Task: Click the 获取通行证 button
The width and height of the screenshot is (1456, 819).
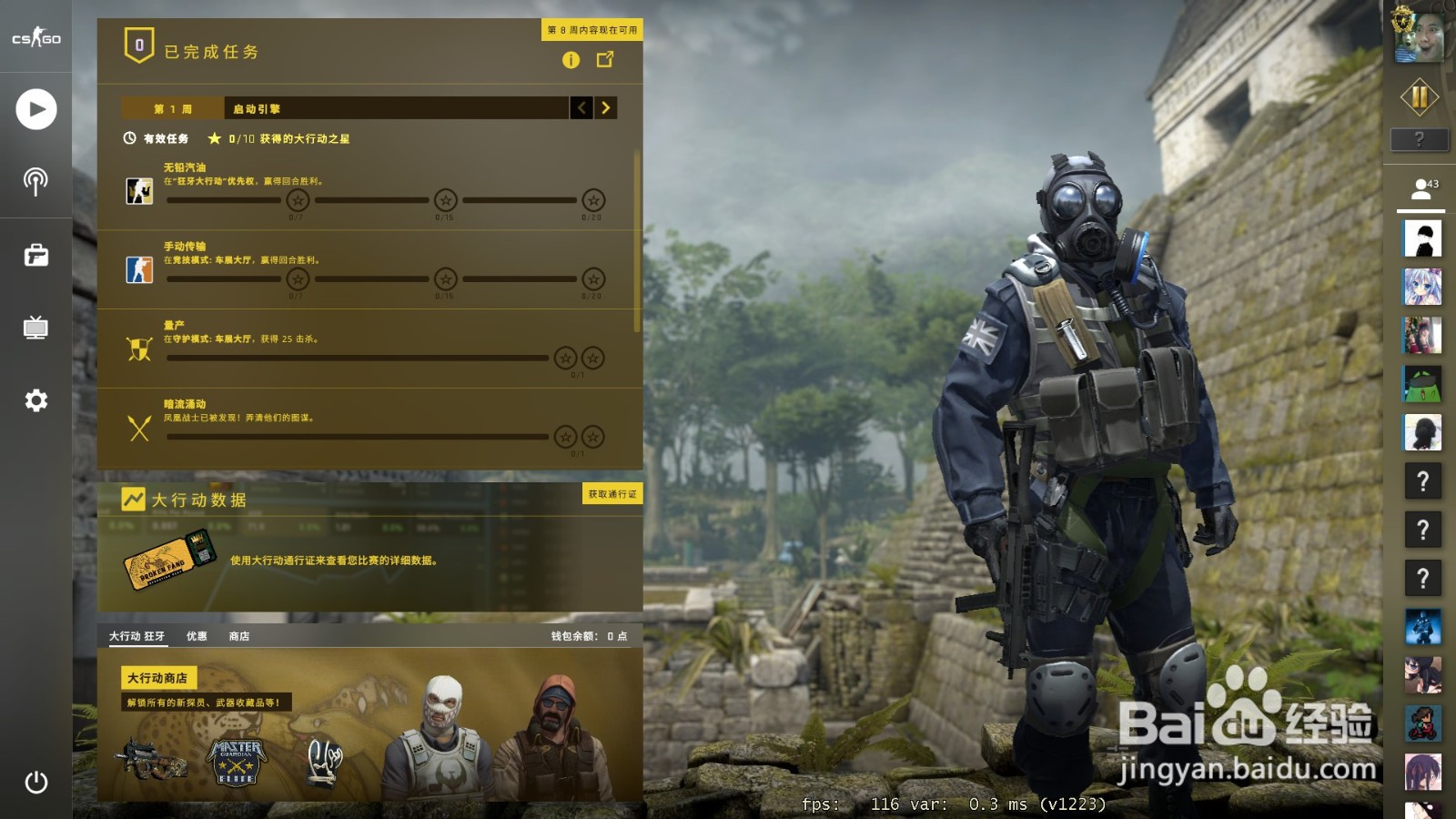Action: pyautogui.click(x=612, y=494)
